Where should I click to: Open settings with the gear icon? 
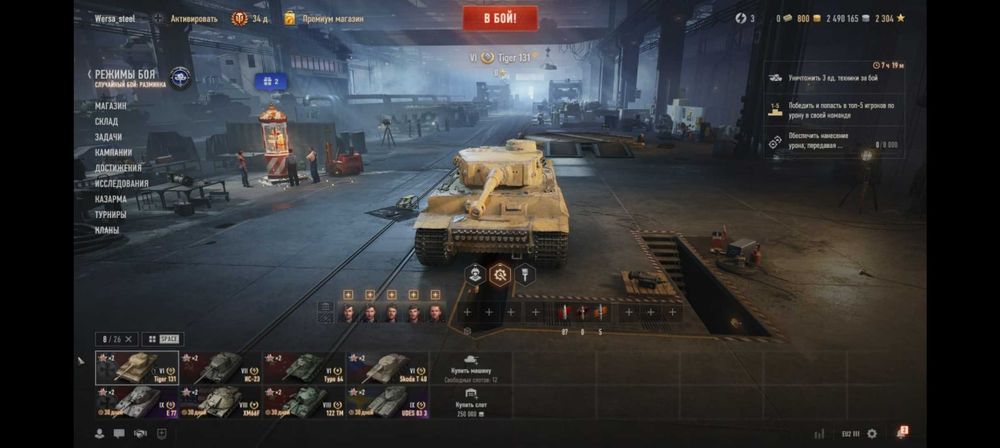(872, 434)
